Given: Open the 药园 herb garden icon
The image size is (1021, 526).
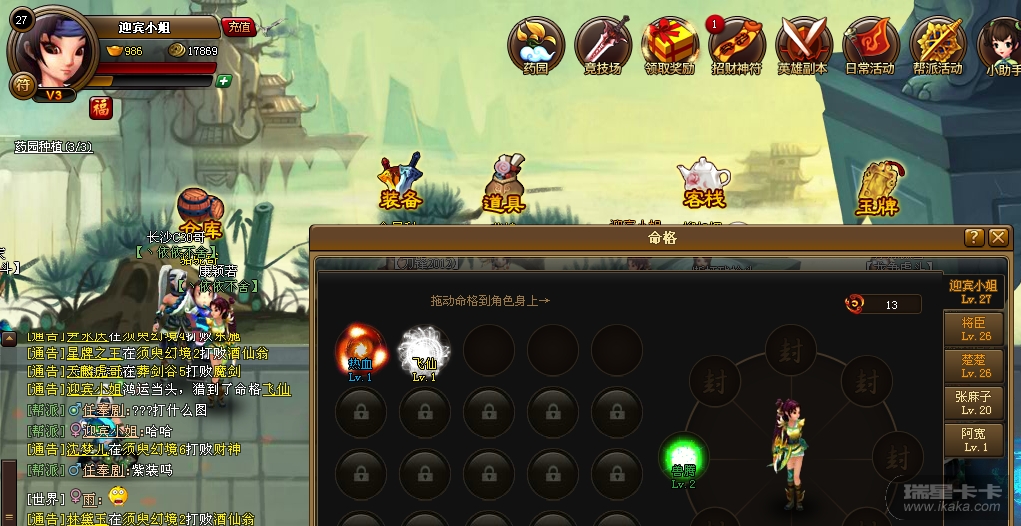Looking at the screenshot, I should (536, 45).
